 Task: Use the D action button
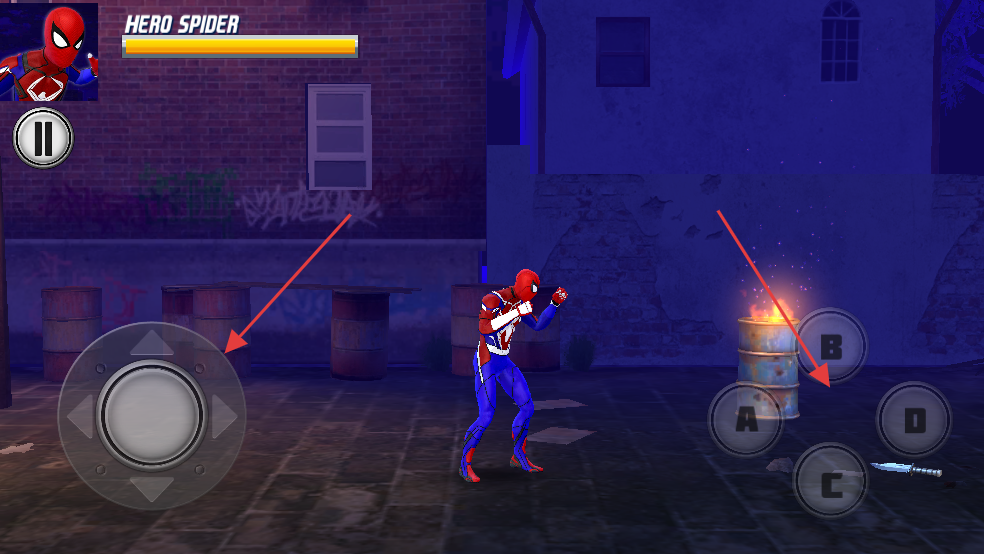coord(914,420)
